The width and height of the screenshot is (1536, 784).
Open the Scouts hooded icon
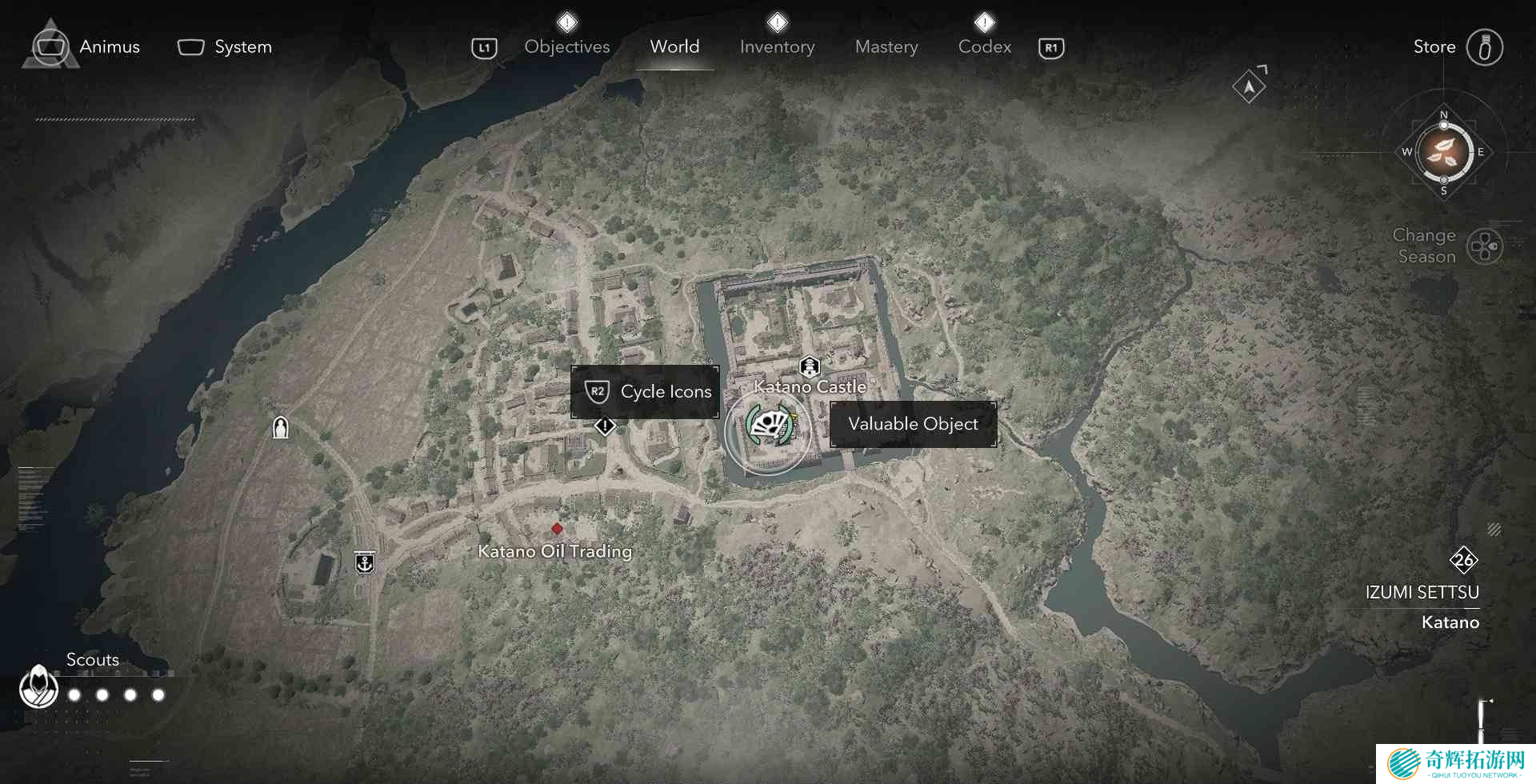(38, 686)
